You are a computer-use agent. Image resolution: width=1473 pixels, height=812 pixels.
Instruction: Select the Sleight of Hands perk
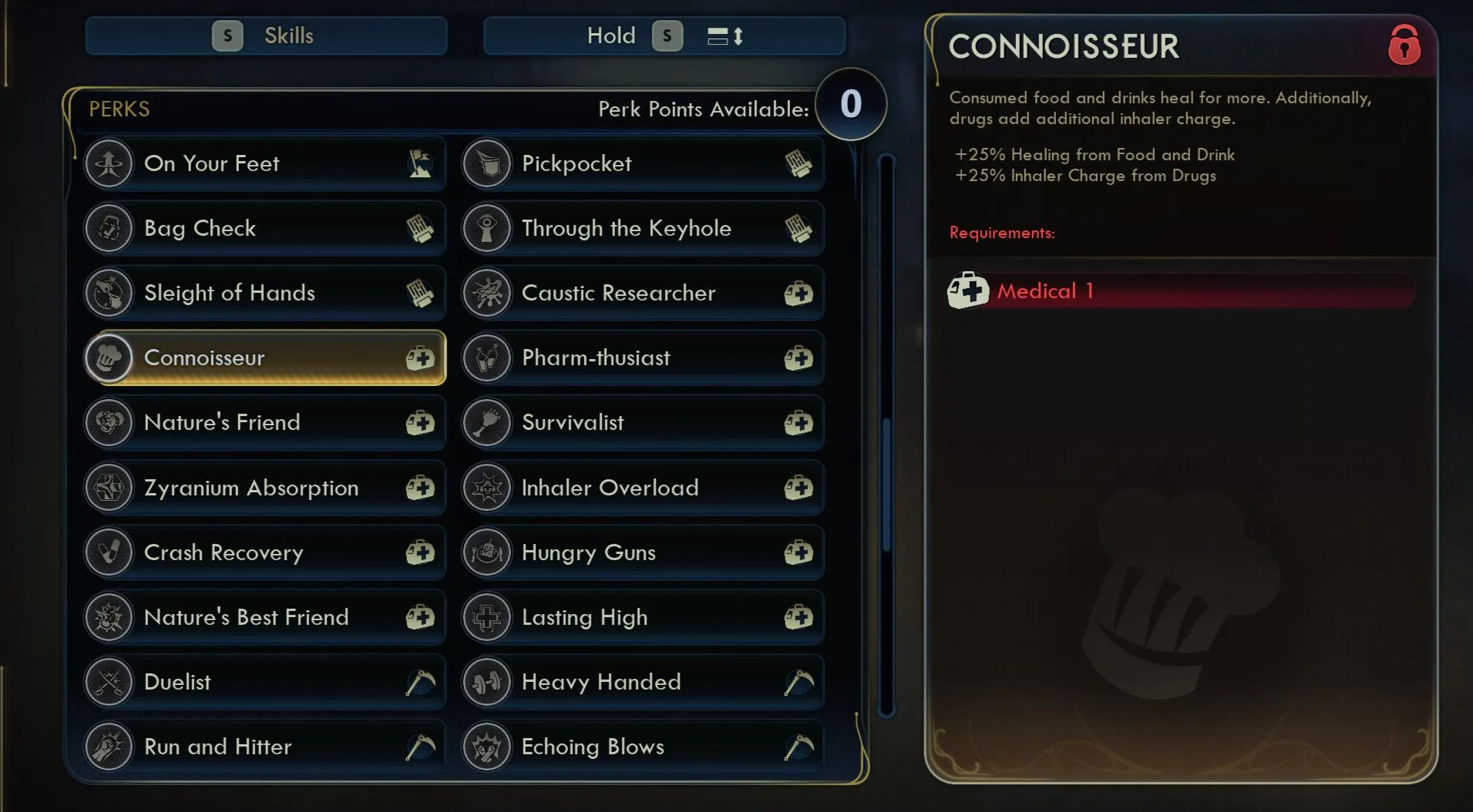click(x=264, y=293)
